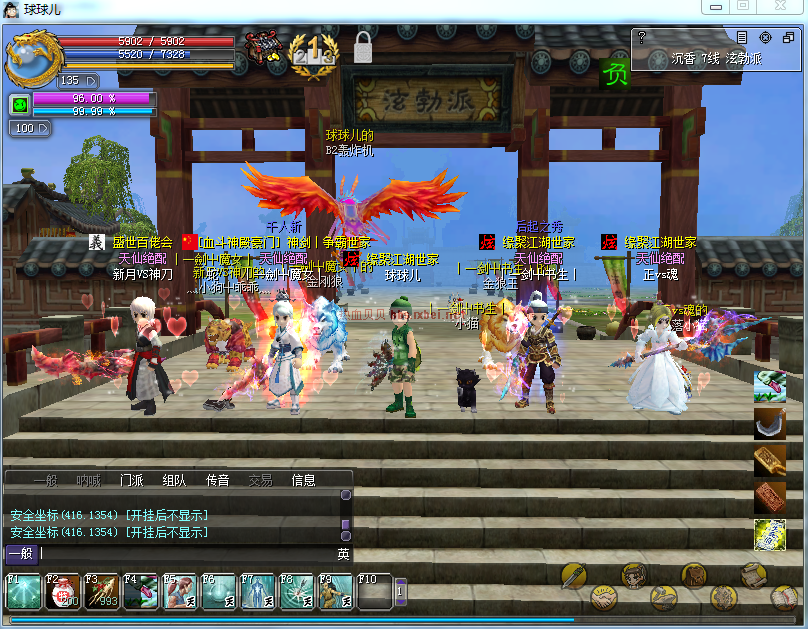This screenshot has width=808, height=629.
Task: Open the backpack inventory round button
Action: point(694,574)
